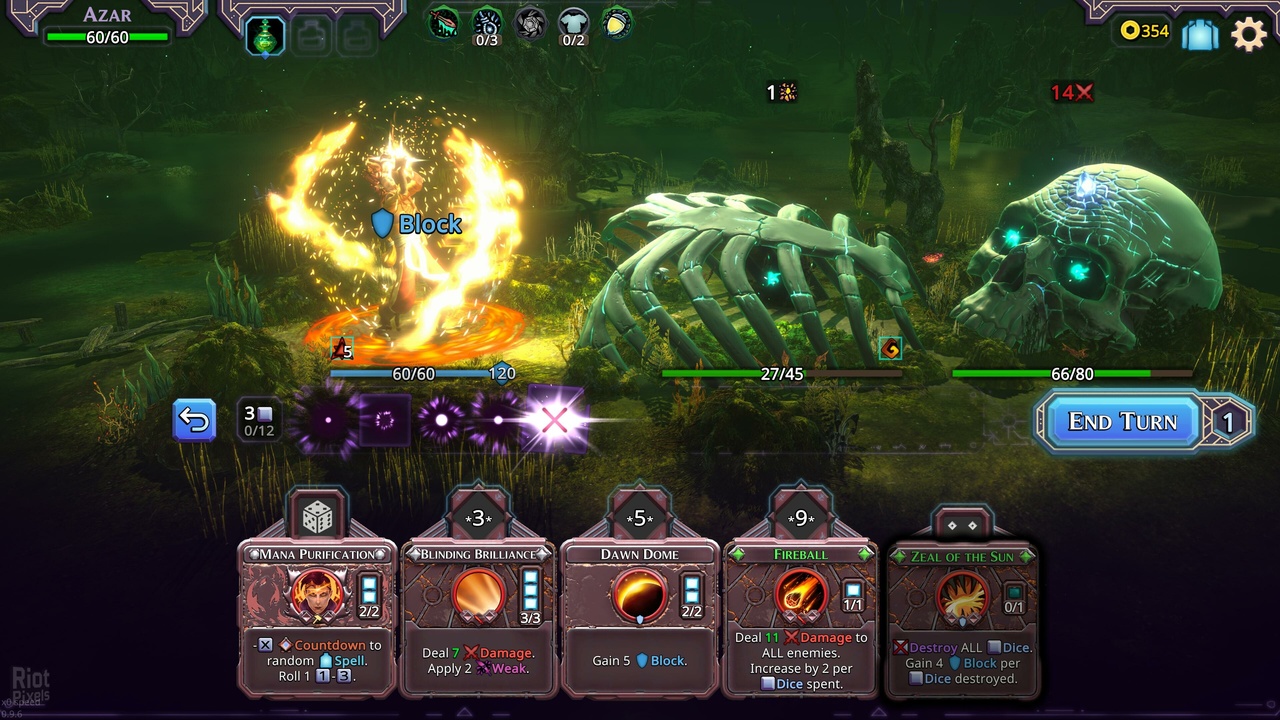Open the settings gear menu
Screen dimensions: 1280x720
[1249, 33]
